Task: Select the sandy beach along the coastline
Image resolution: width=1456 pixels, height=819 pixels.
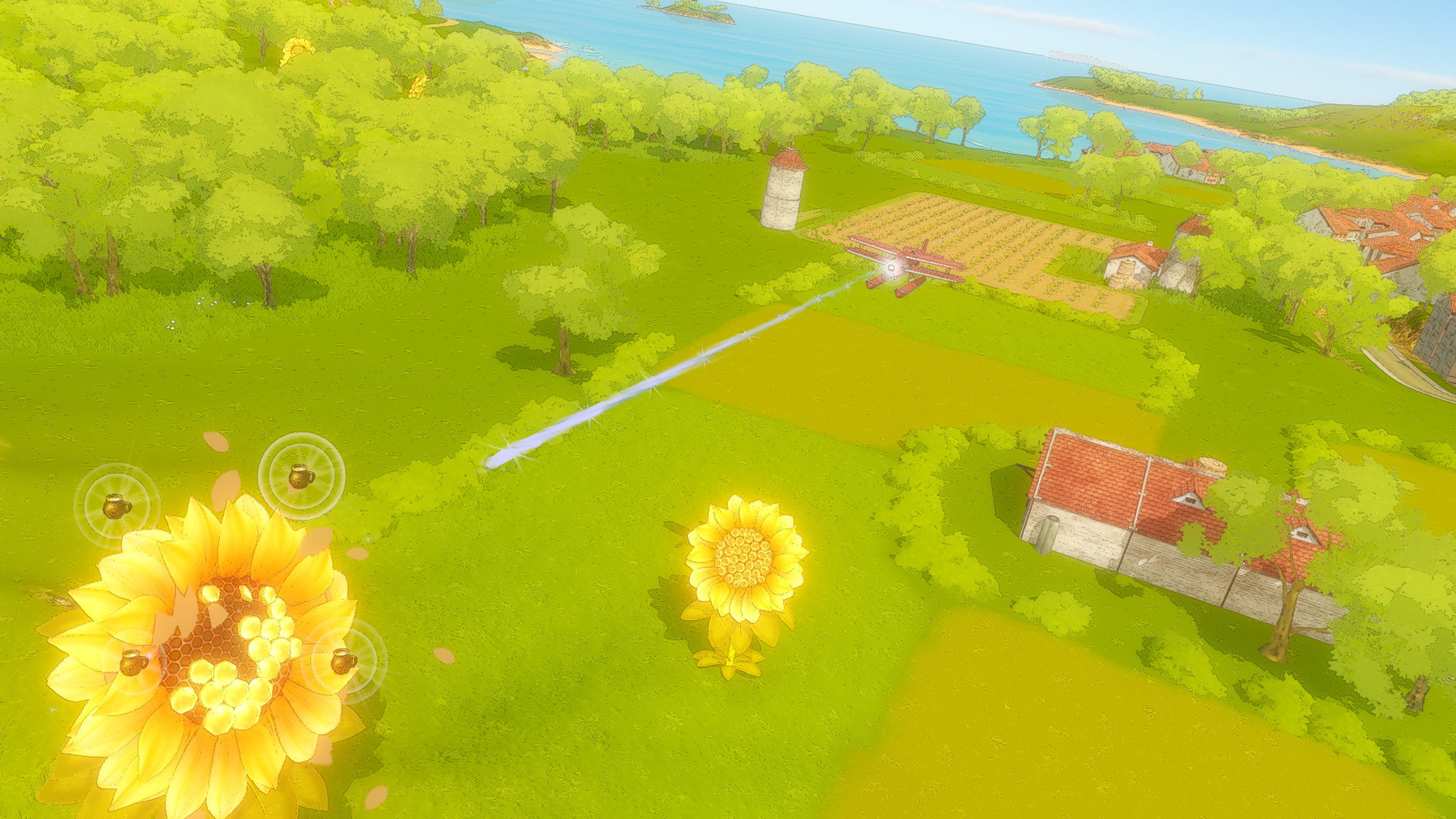Action: tap(546, 45)
